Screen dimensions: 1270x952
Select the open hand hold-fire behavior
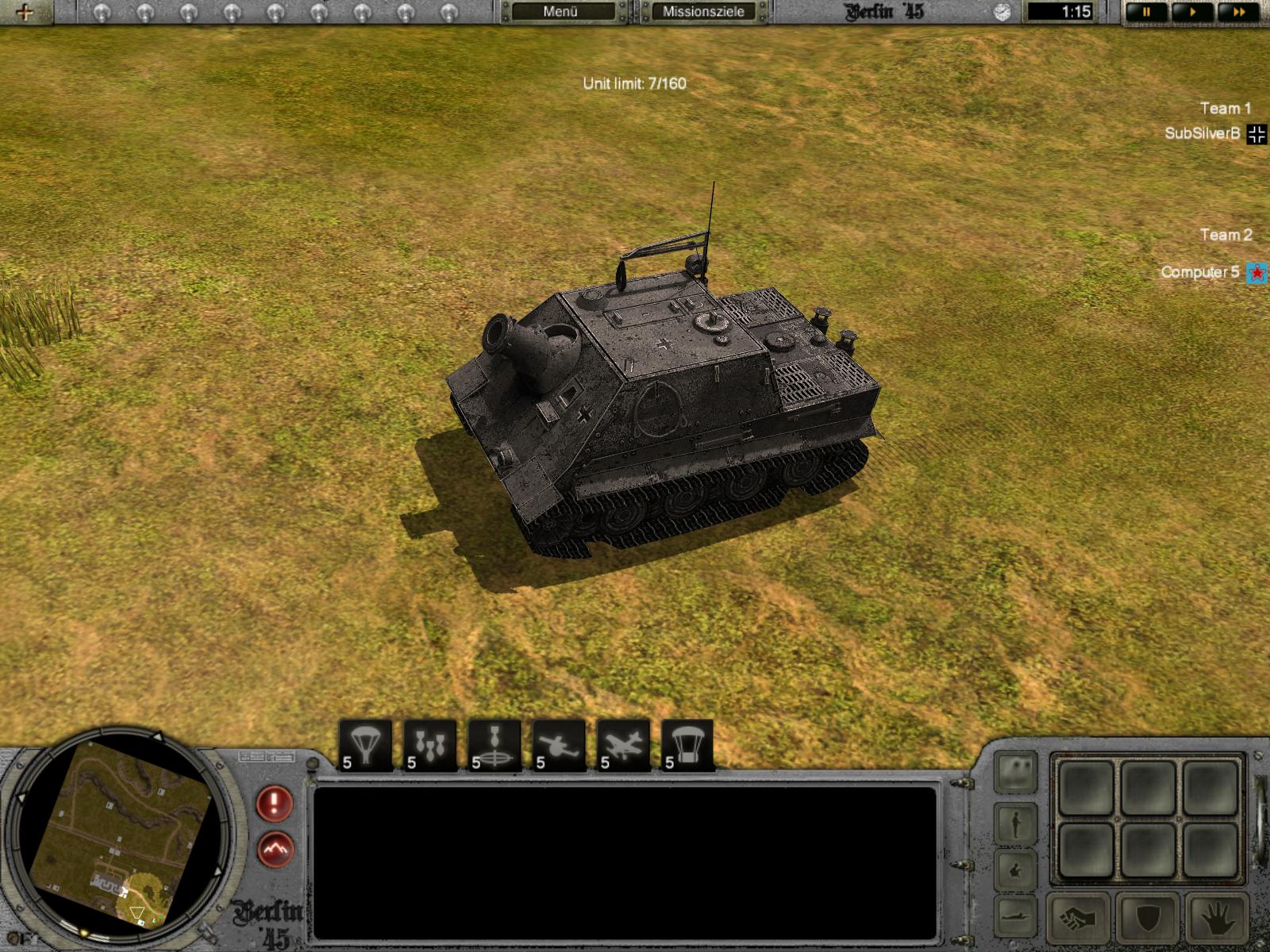1217,918
